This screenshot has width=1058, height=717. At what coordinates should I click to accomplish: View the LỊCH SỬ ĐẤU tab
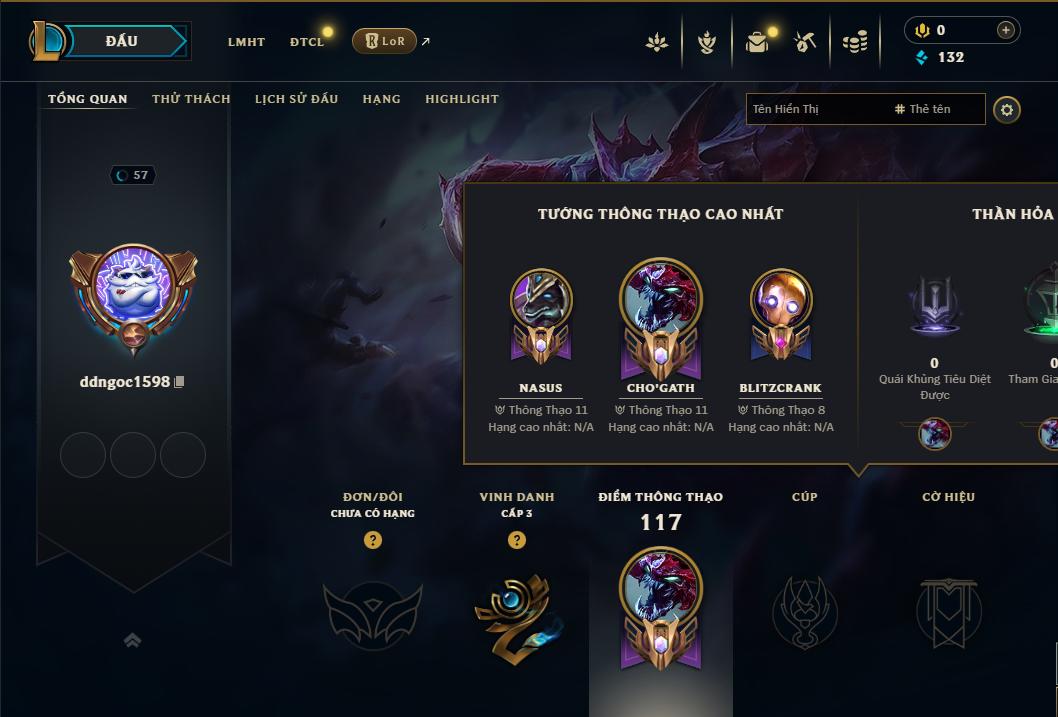pyautogui.click(x=296, y=99)
